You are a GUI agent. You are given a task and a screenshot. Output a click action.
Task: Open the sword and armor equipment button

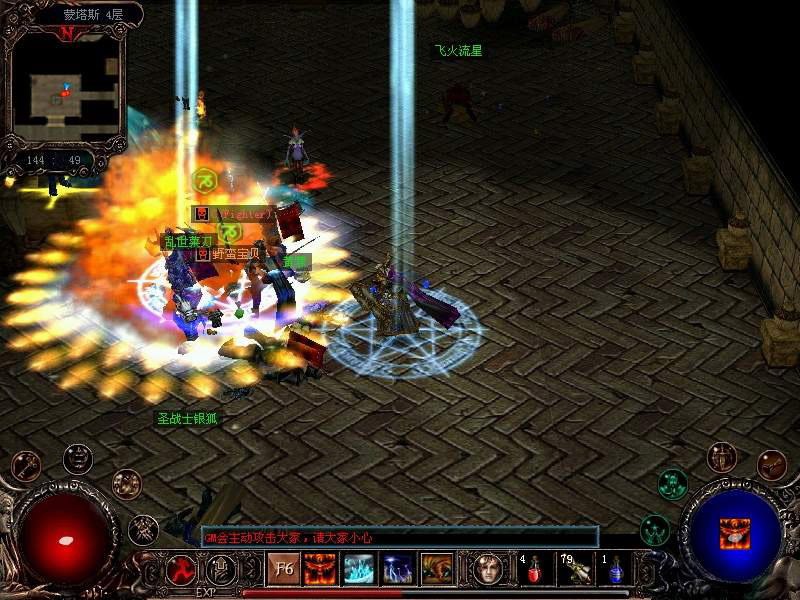[x=721, y=457]
